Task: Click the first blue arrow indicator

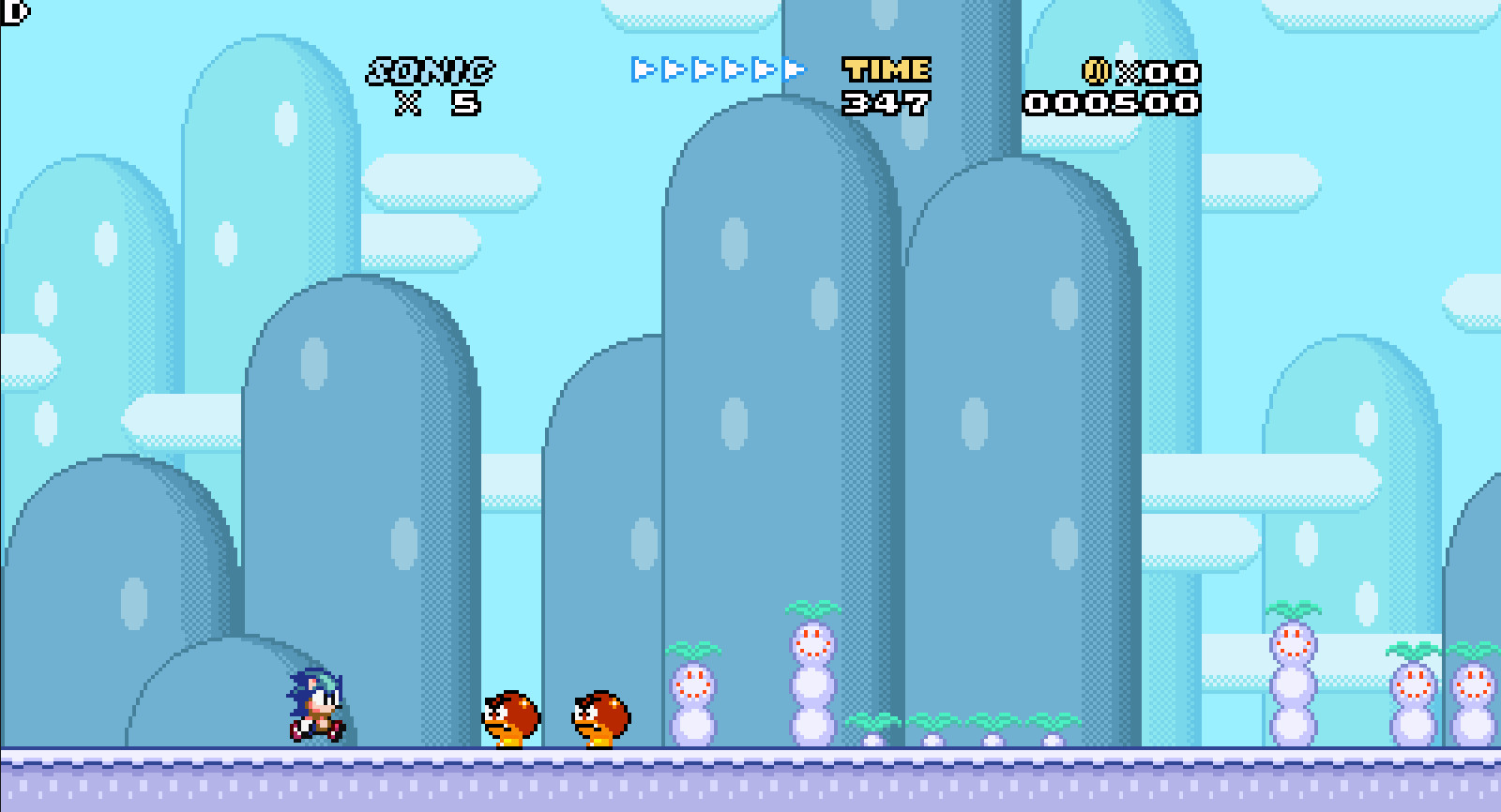Action: coord(640,68)
